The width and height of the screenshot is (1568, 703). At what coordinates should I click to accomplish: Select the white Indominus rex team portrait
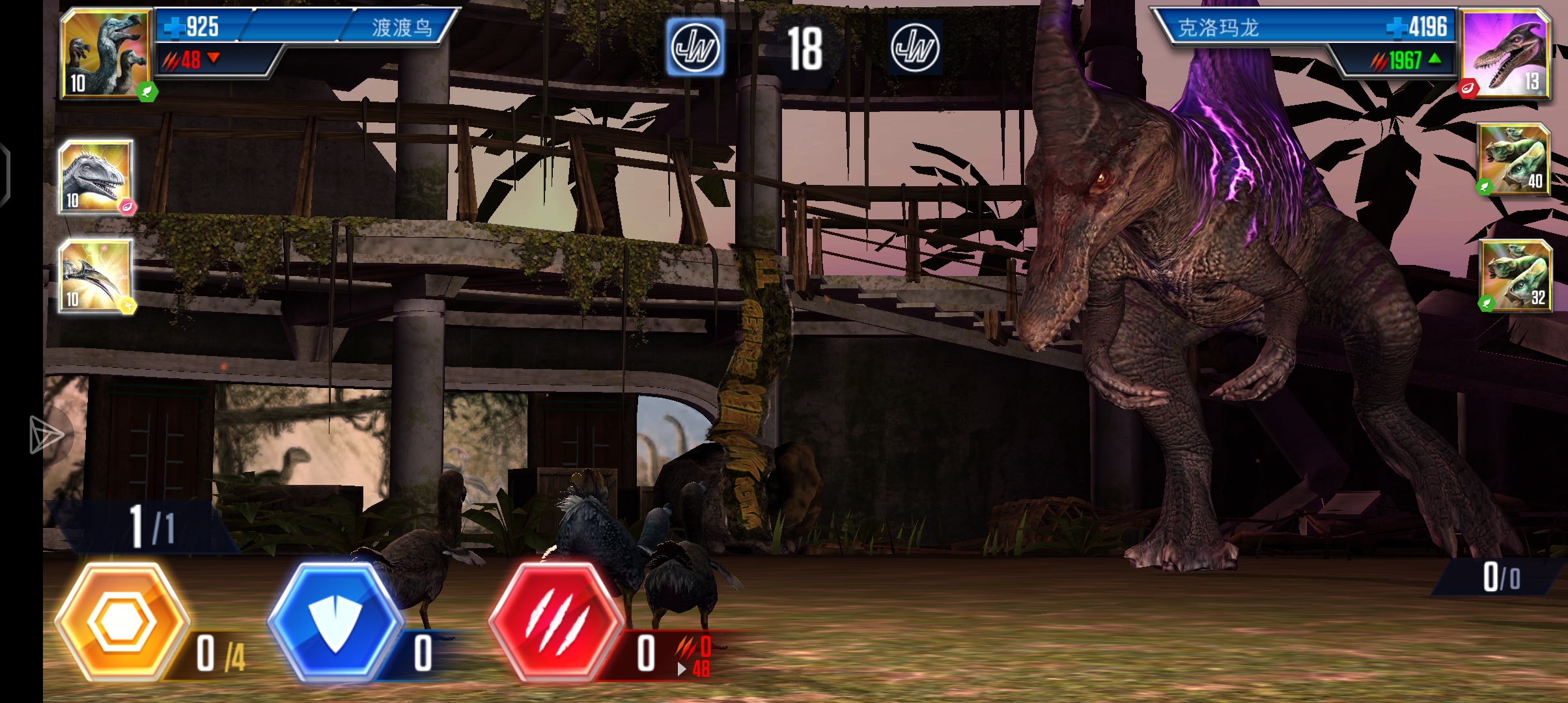tap(96, 176)
